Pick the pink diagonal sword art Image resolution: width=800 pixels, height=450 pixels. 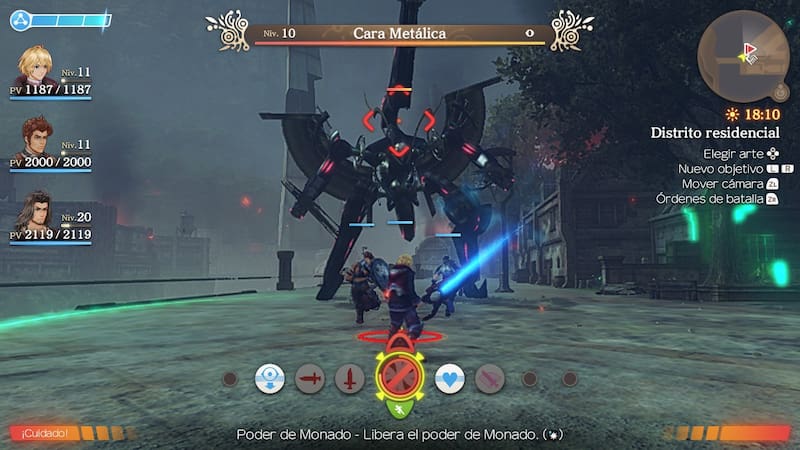[489, 379]
